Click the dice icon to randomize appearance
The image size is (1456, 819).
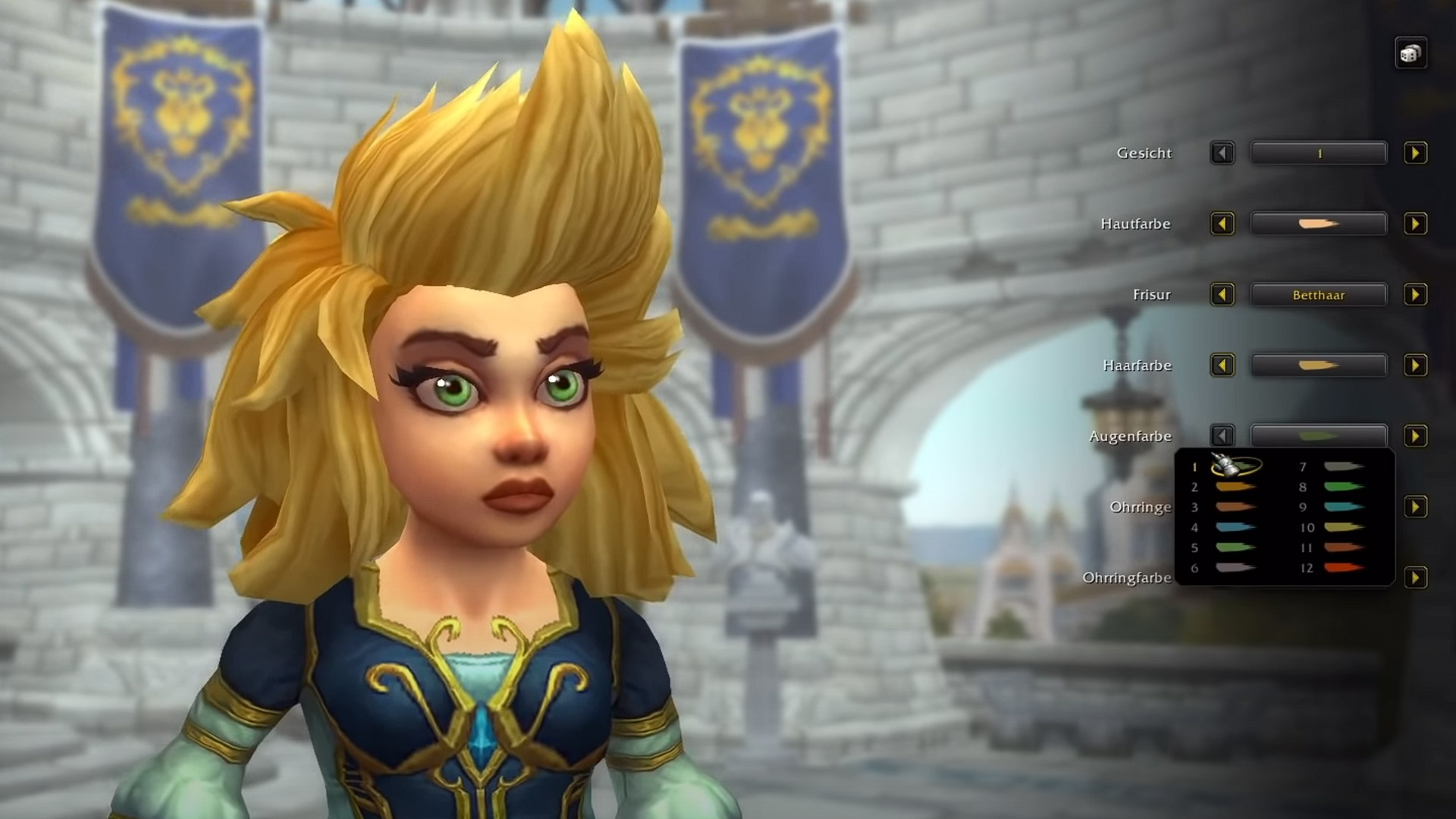tap(1412, 53)
